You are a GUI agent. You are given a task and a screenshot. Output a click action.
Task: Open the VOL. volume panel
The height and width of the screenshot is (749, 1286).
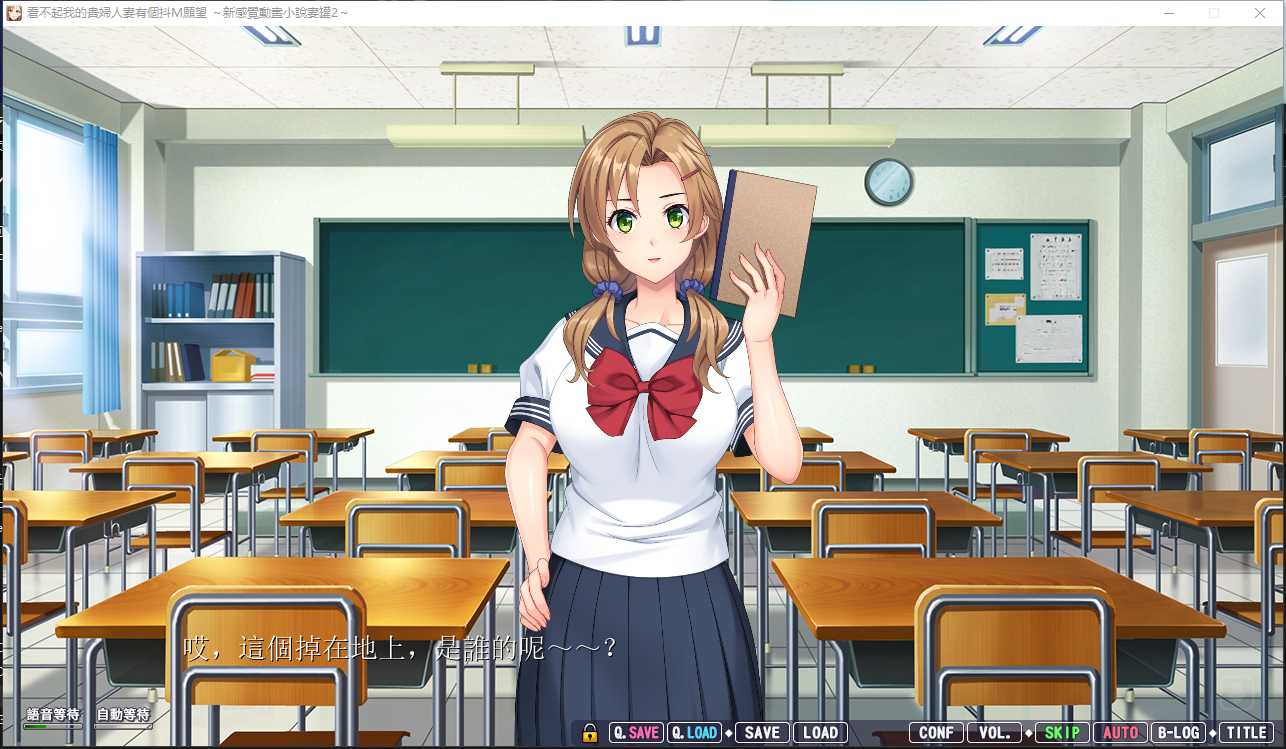pos(993,732)
